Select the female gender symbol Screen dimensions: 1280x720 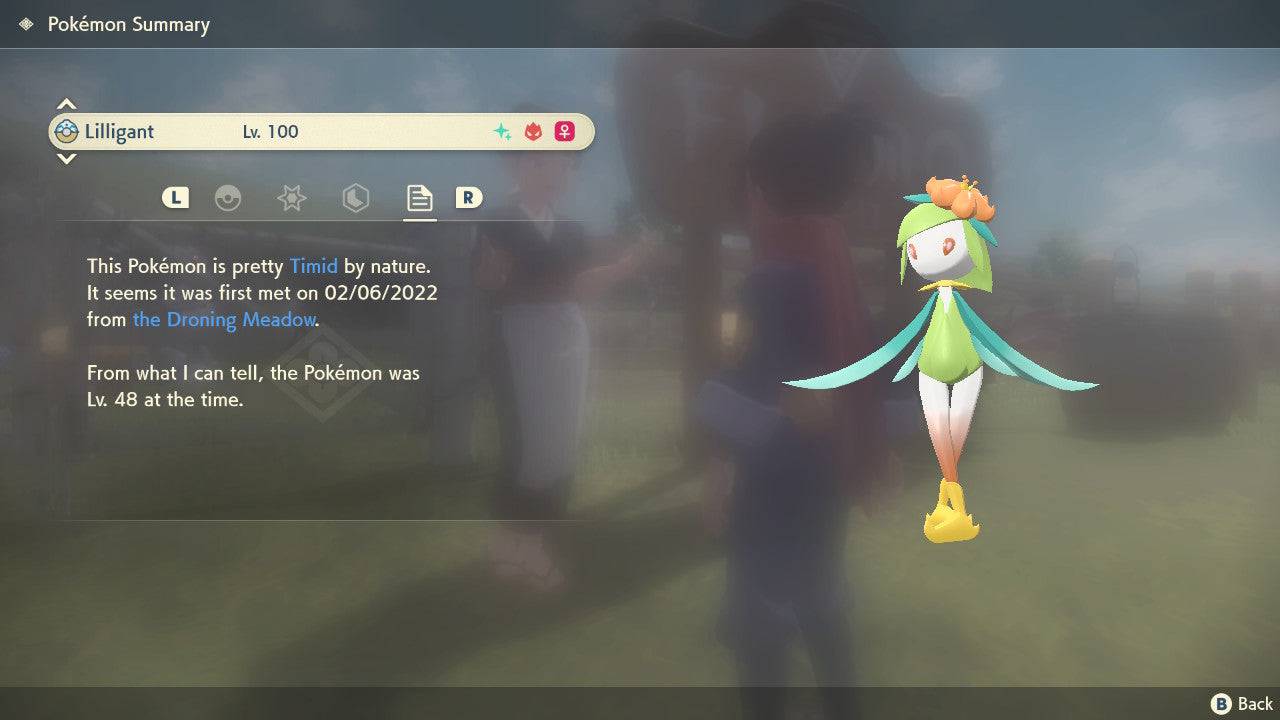pos(564,131)
